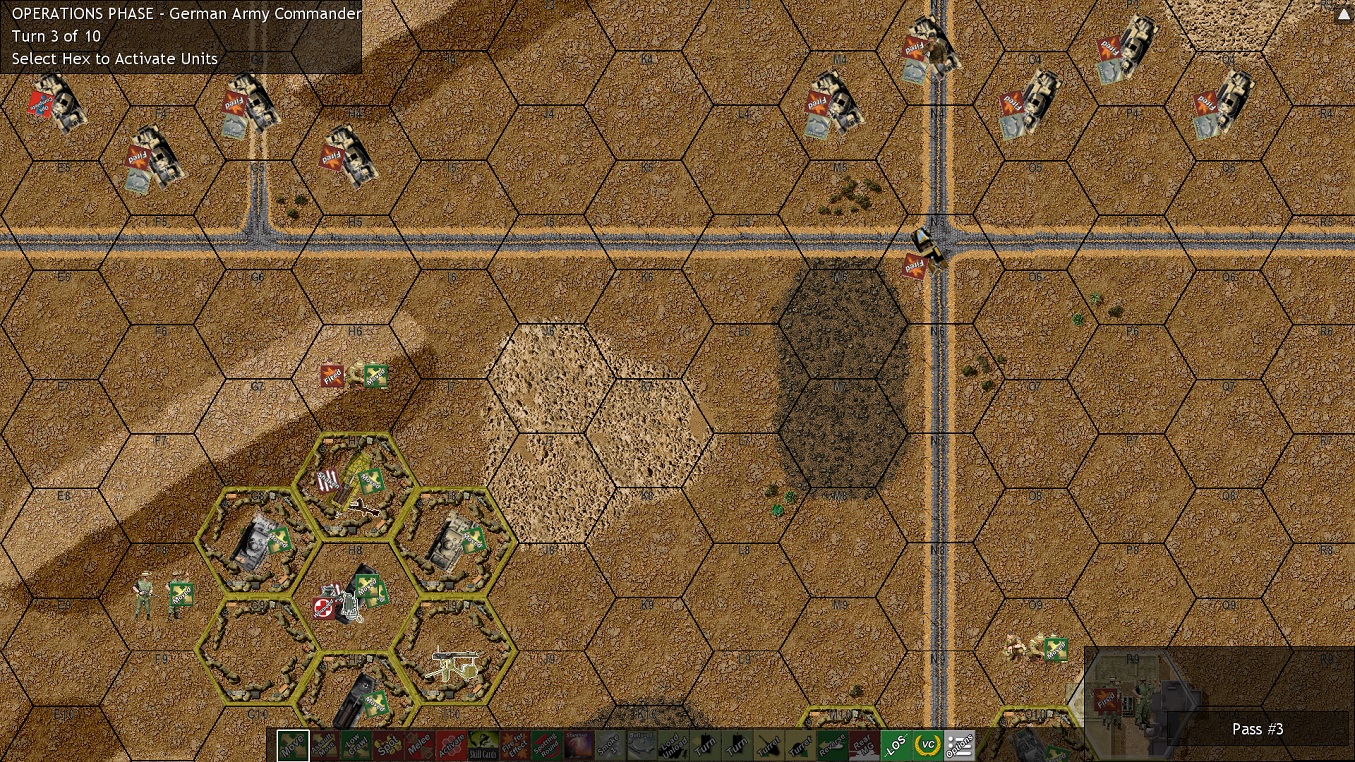
Task: Turn the vehicle with the Turn icon
Action: point(705,744)
